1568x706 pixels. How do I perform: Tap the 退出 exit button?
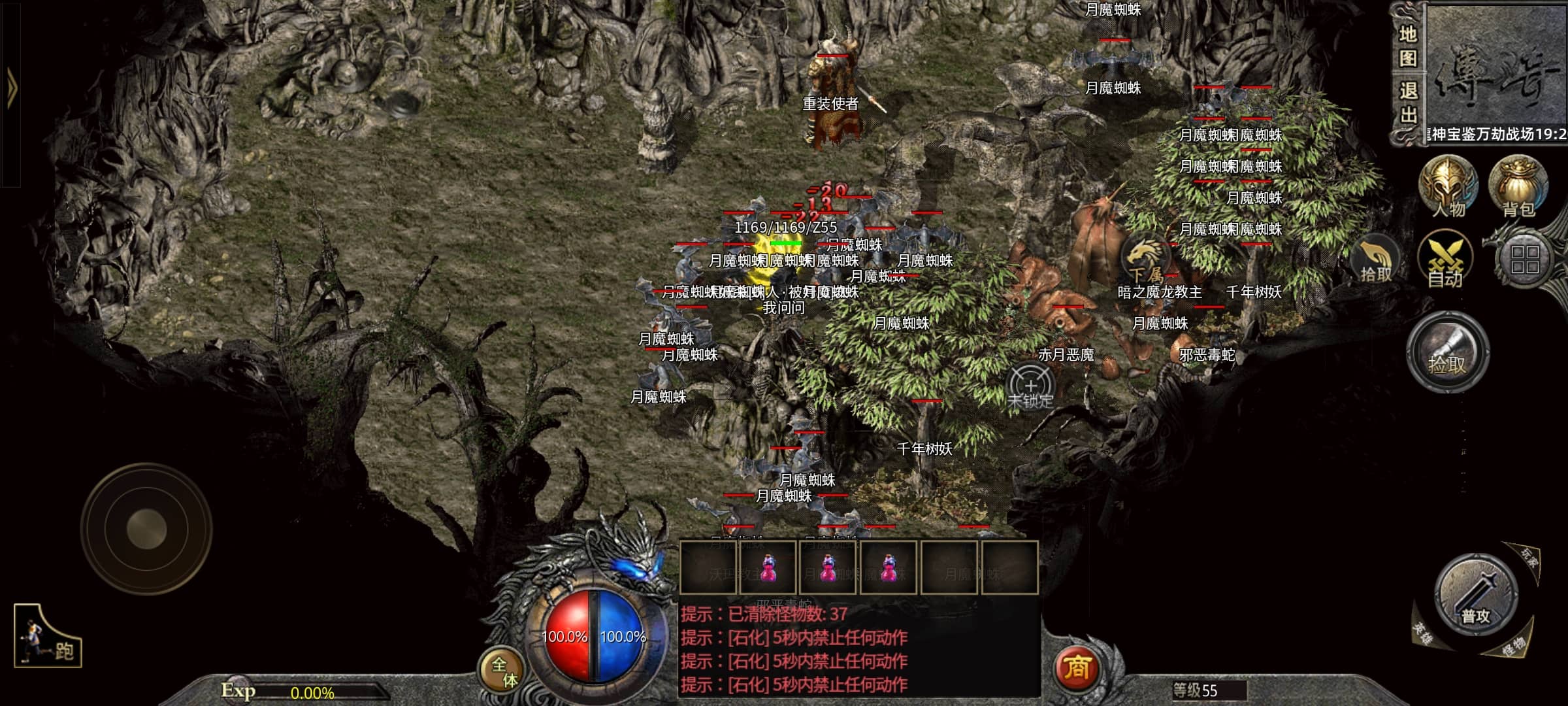pyautogui.click(x=1407, y=103)
